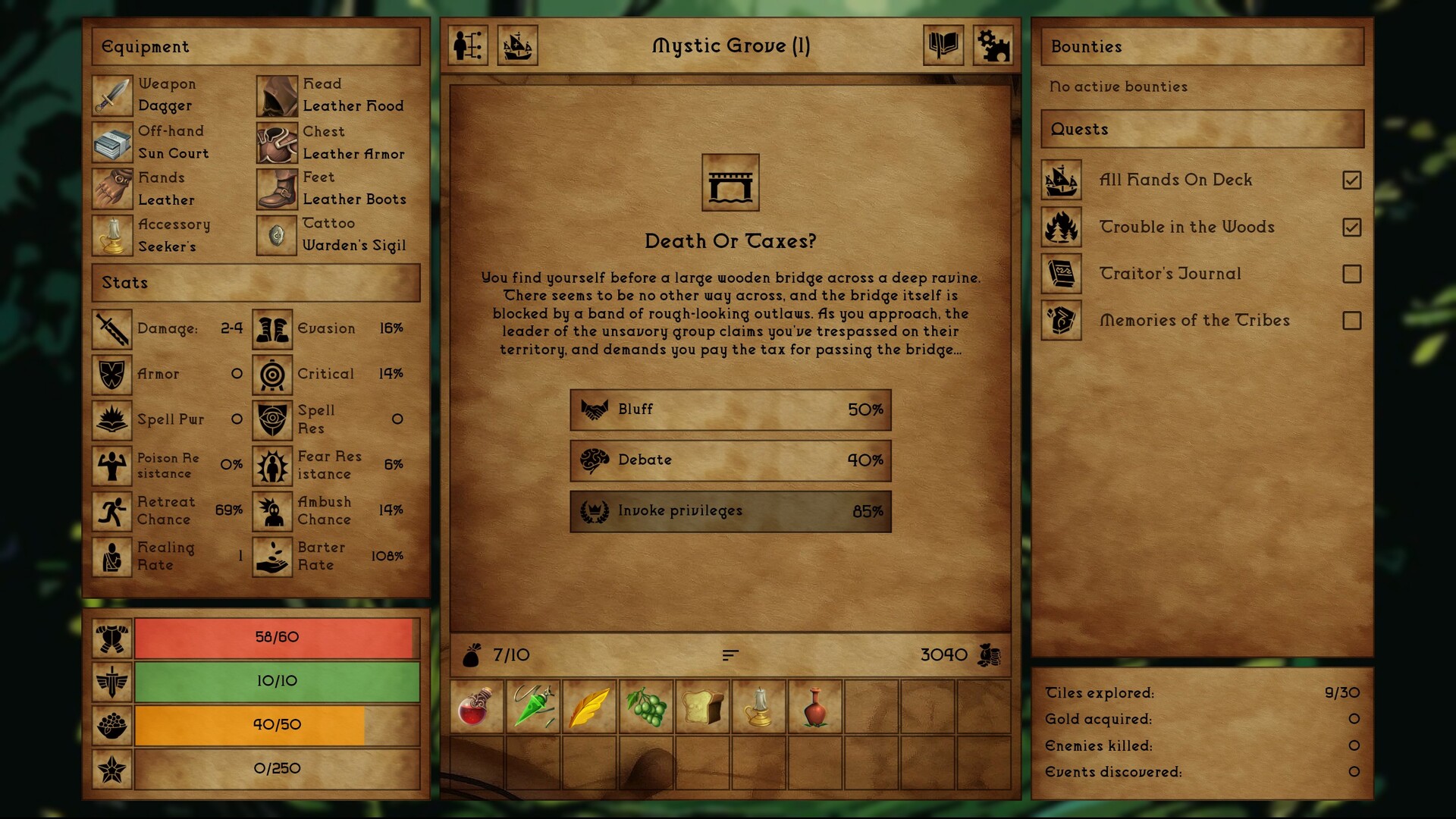Viewport: 1456px width, 819px height.
Task: Click the Dagger weapon slot
Action: [112, 95]
